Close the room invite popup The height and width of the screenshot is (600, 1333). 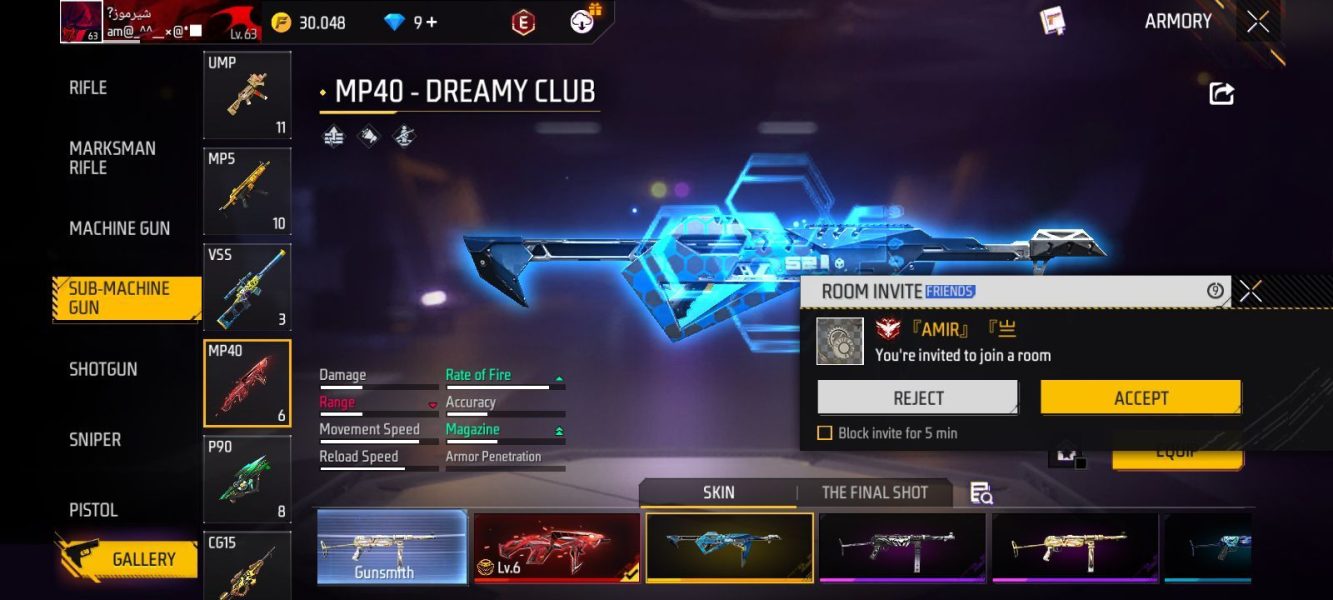[1250, 291]
